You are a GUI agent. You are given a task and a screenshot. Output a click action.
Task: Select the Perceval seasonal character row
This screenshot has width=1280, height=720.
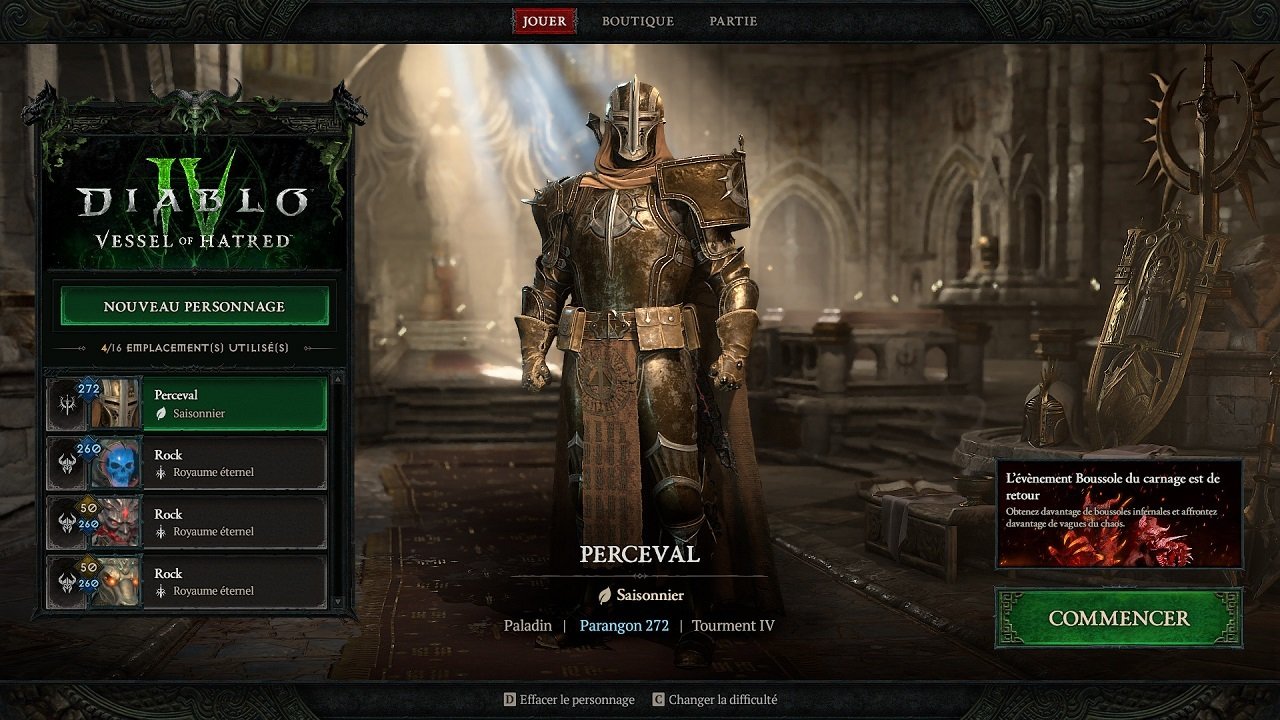[234, 403]
